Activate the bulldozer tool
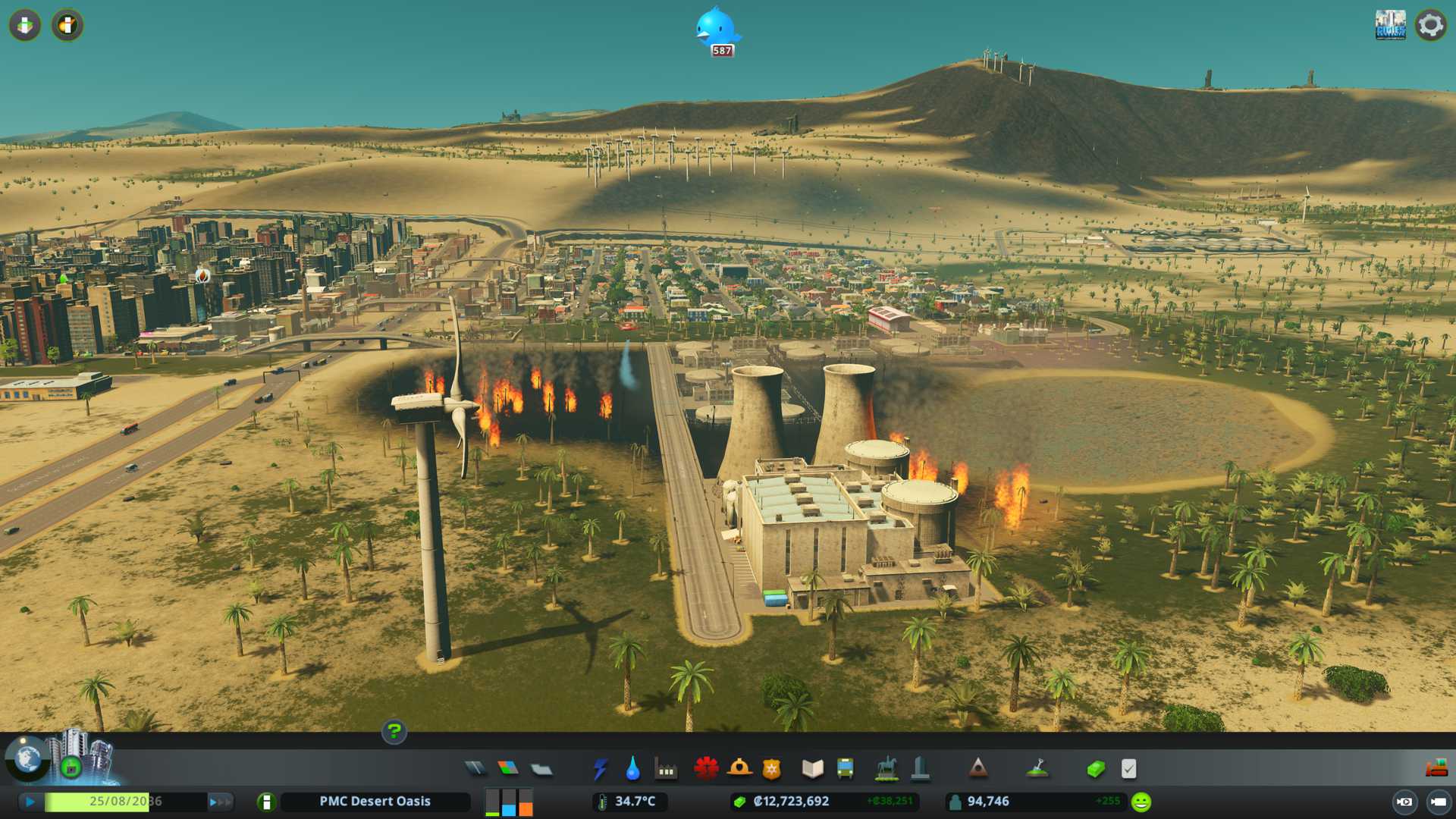The width and height of the screenshot is (1456, 819). [1436, 769]
